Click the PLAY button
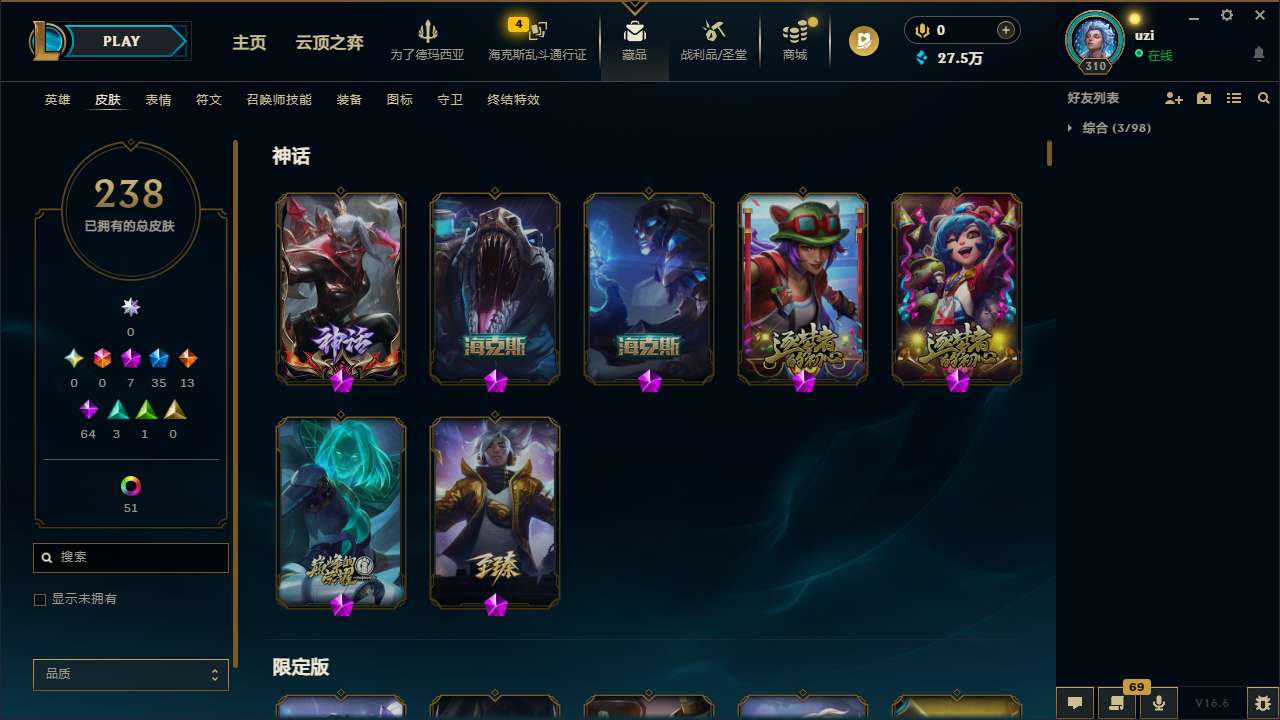 (121, 41)
